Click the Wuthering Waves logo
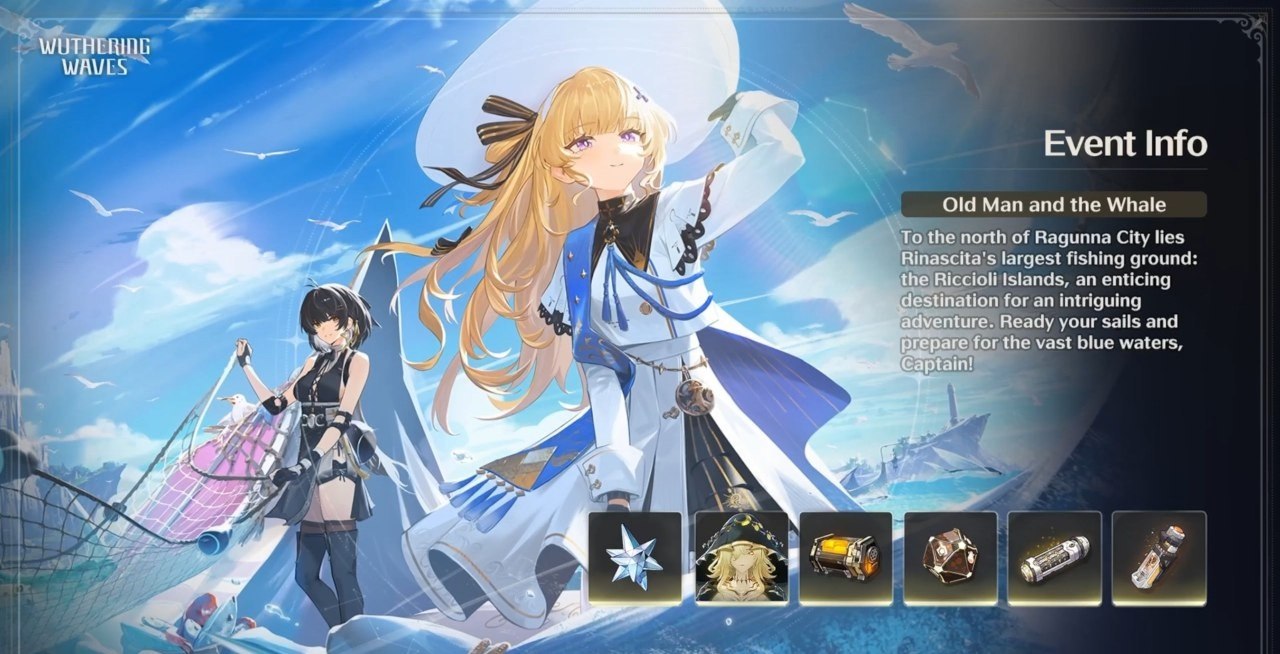 [95, 56]
